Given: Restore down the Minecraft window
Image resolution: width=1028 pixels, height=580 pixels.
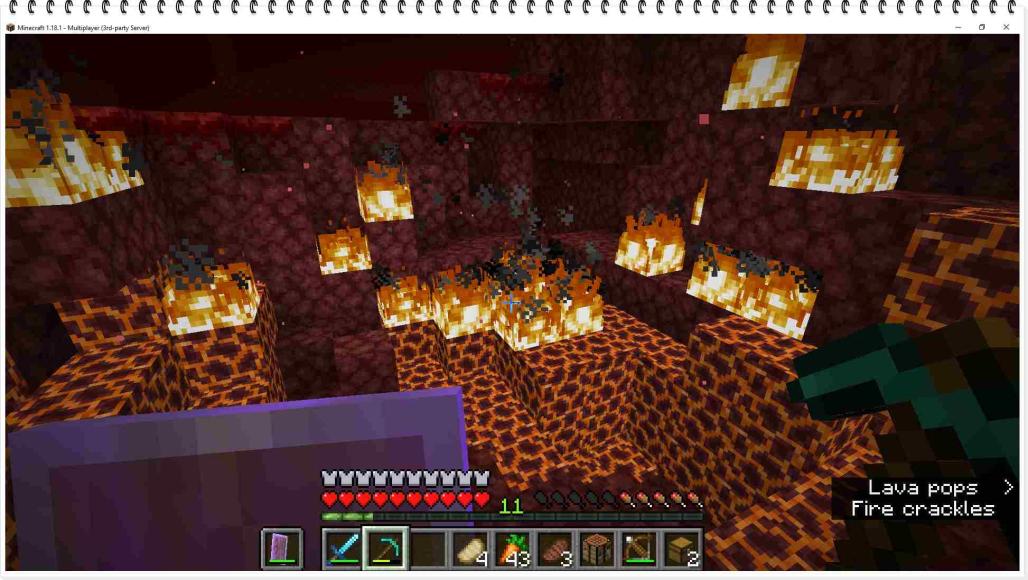Looking at the screenshot, I should coord(982,27).
